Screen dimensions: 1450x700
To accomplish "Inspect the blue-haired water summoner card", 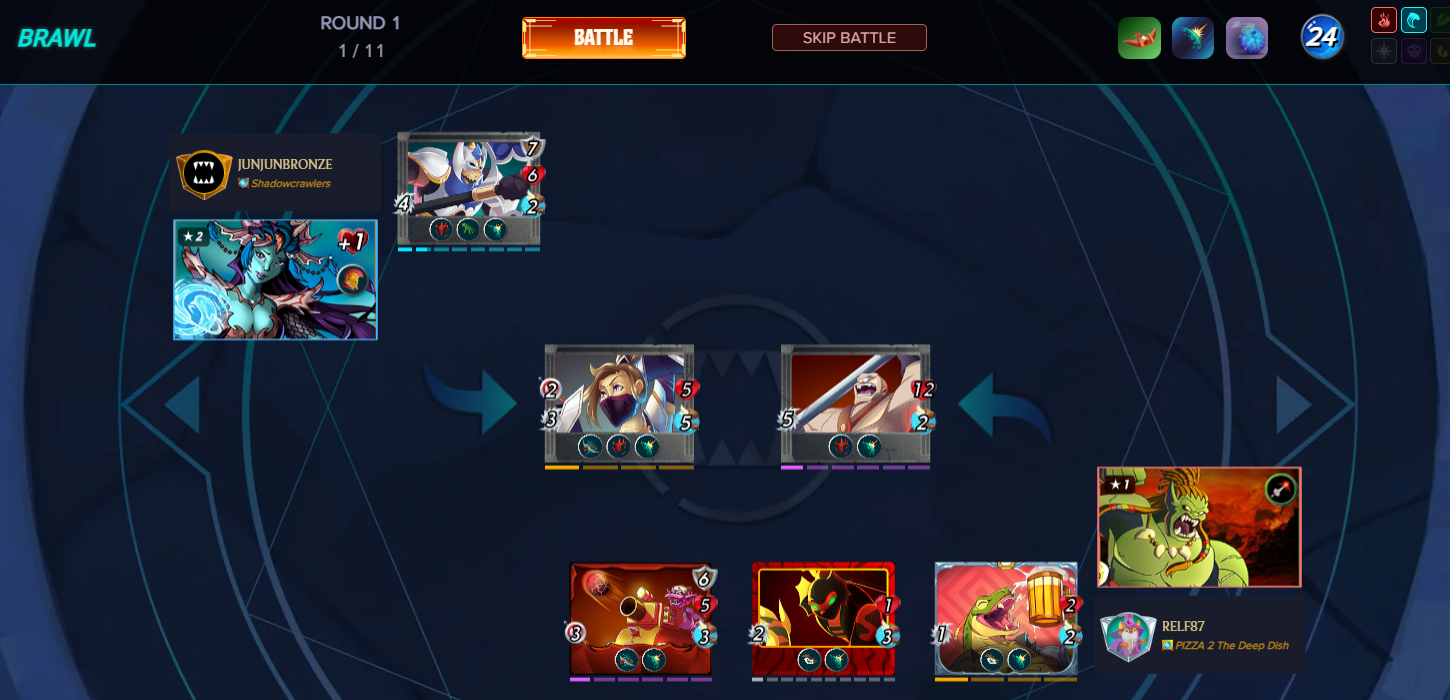I will tap(275, 280).
